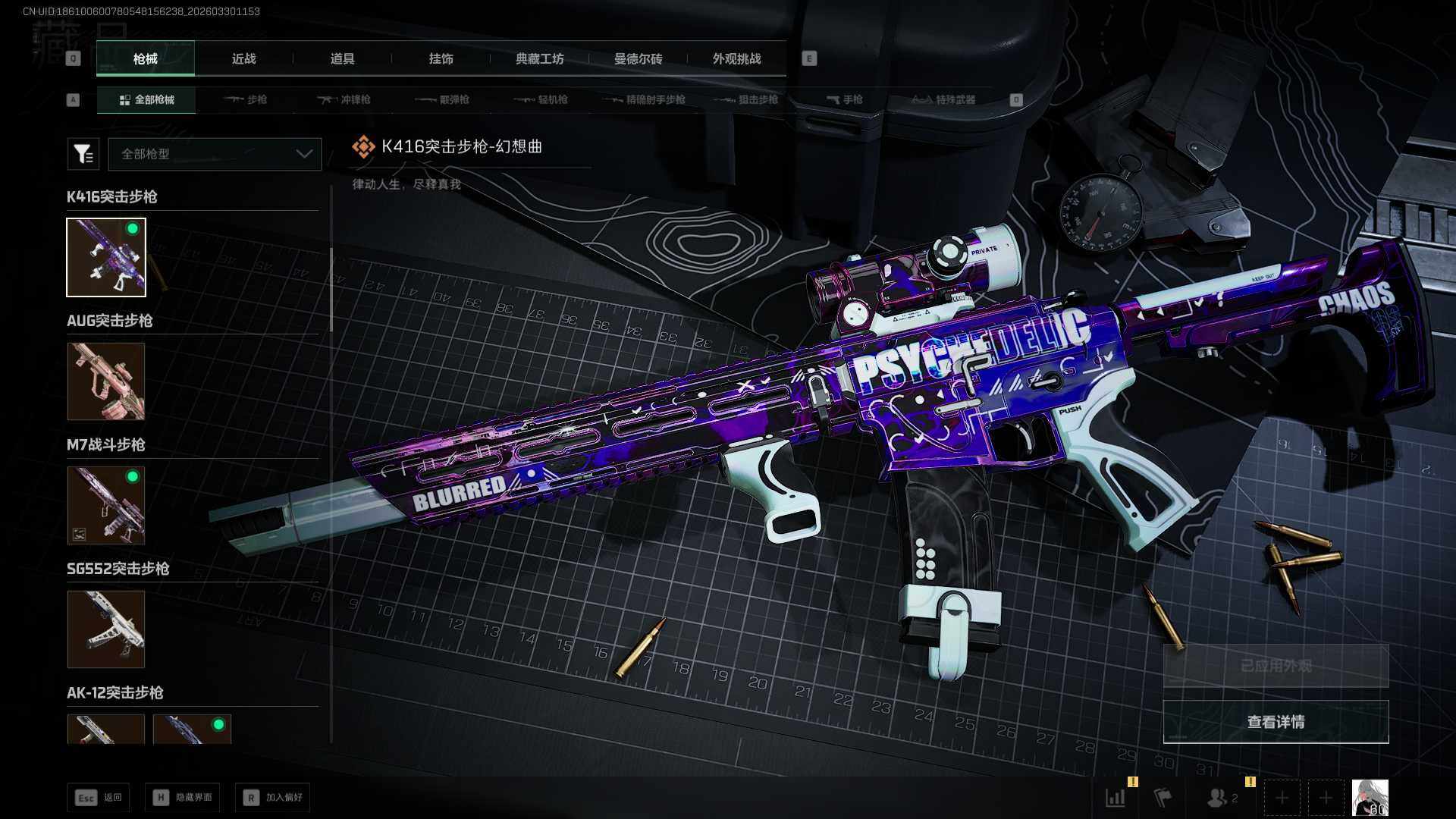Switch to the 外观挑战 tab
1456x819 pixels.
(736, 58)
